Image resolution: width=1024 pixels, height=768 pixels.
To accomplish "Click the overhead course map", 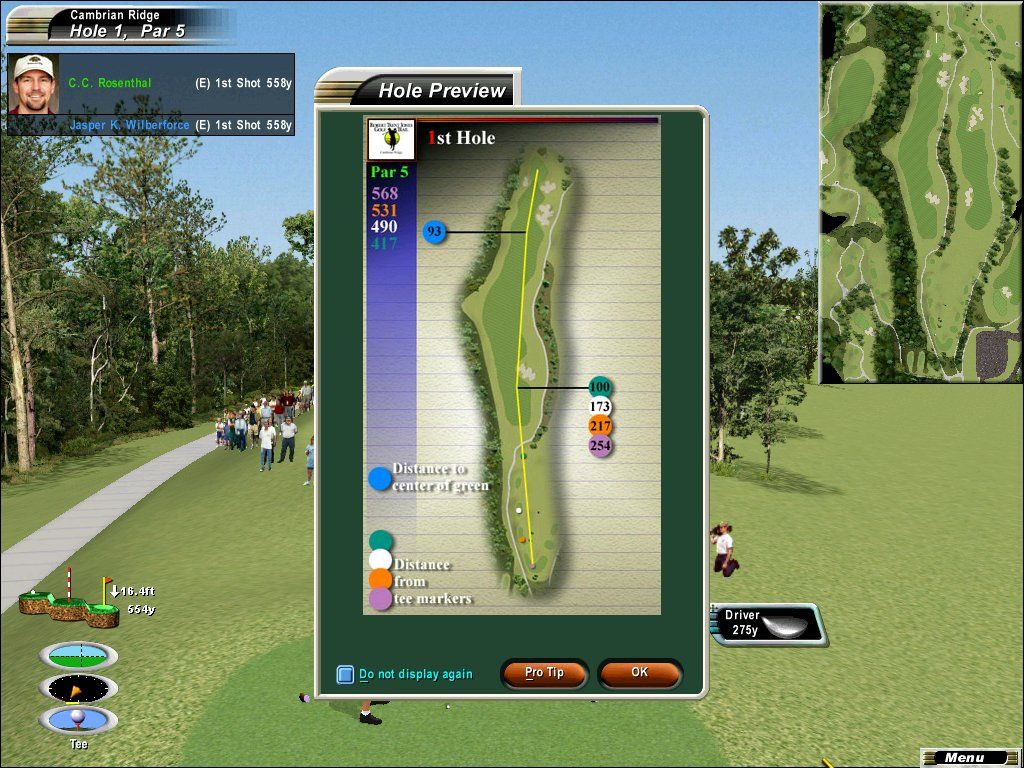I will (x=921, y=193).
